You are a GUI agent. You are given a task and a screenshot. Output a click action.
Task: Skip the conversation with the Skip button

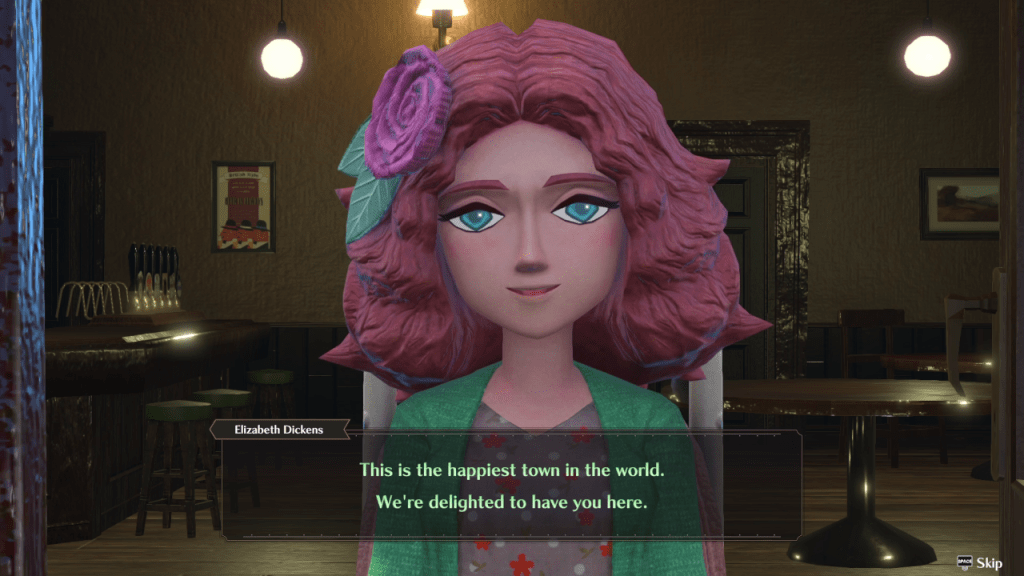[979, 563]
